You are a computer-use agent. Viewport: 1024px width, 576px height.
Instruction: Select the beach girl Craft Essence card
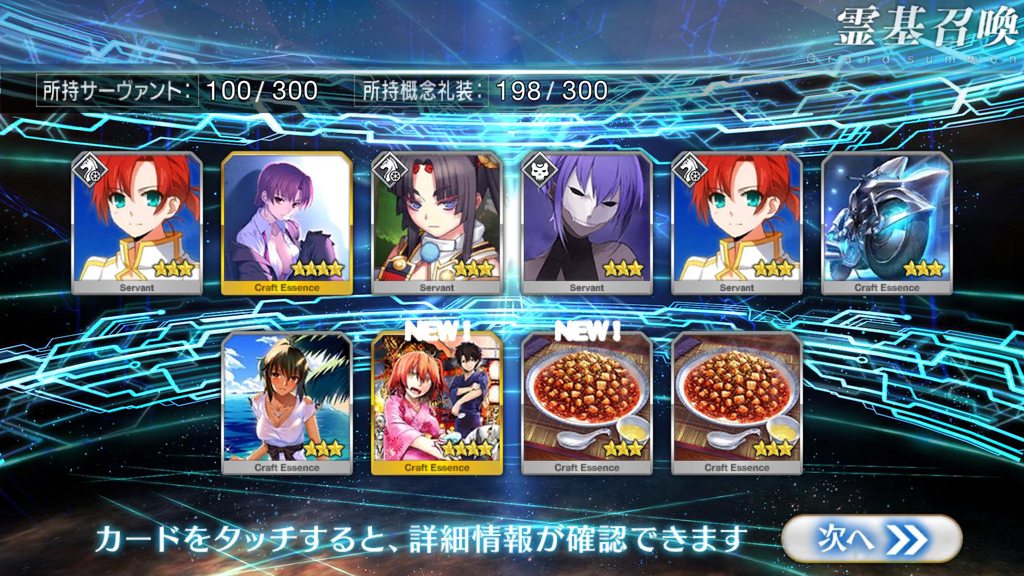[x=286, y=402]
